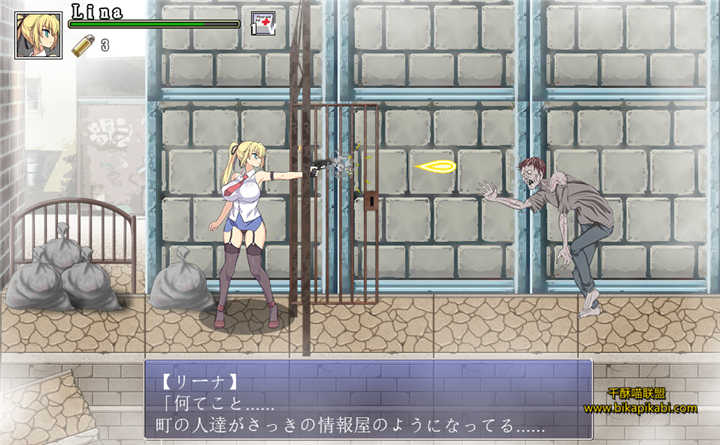Select the bullet ammo icon

click(83, 45)
